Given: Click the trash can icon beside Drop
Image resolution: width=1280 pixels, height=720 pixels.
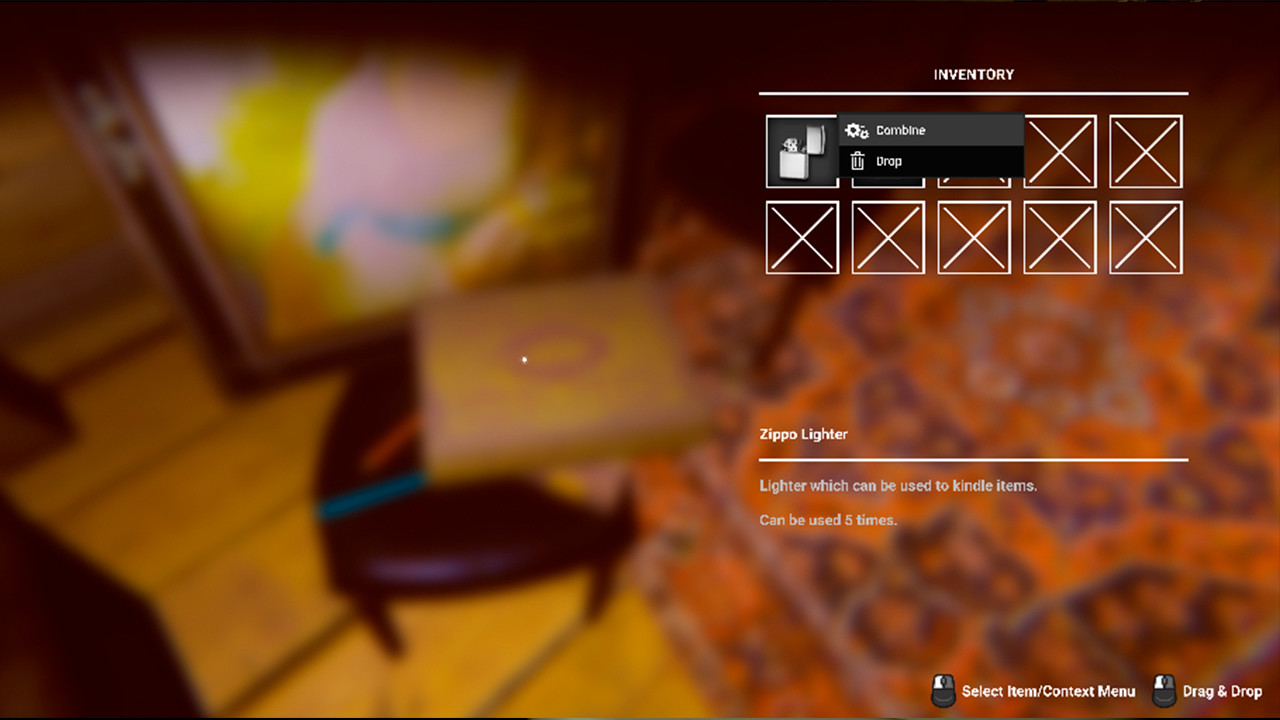Looking at the screenshot, I should pyautogui.click(x=857, y=160).
